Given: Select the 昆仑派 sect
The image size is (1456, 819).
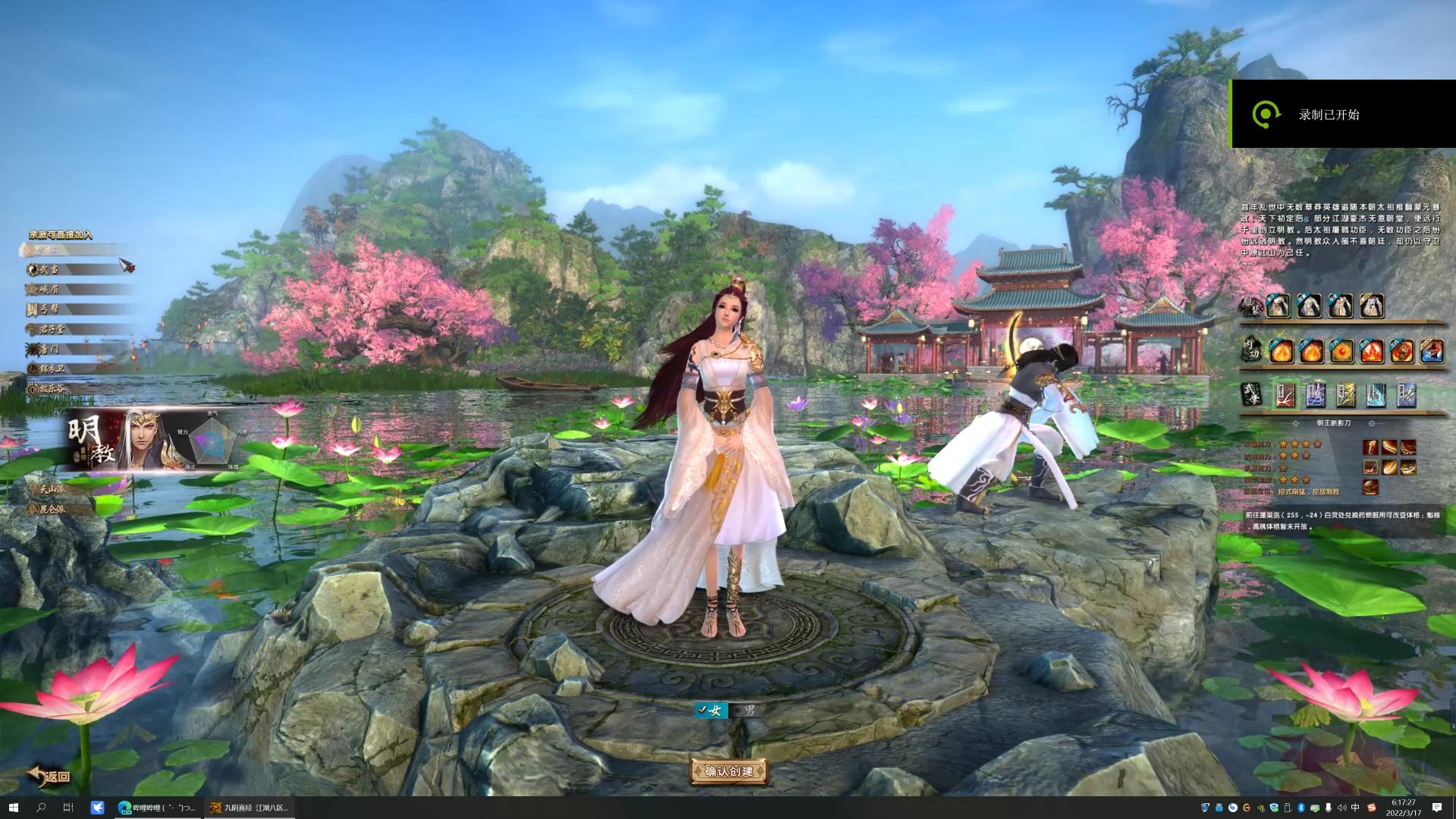Looking at the screenshot, I should [52, 509].
